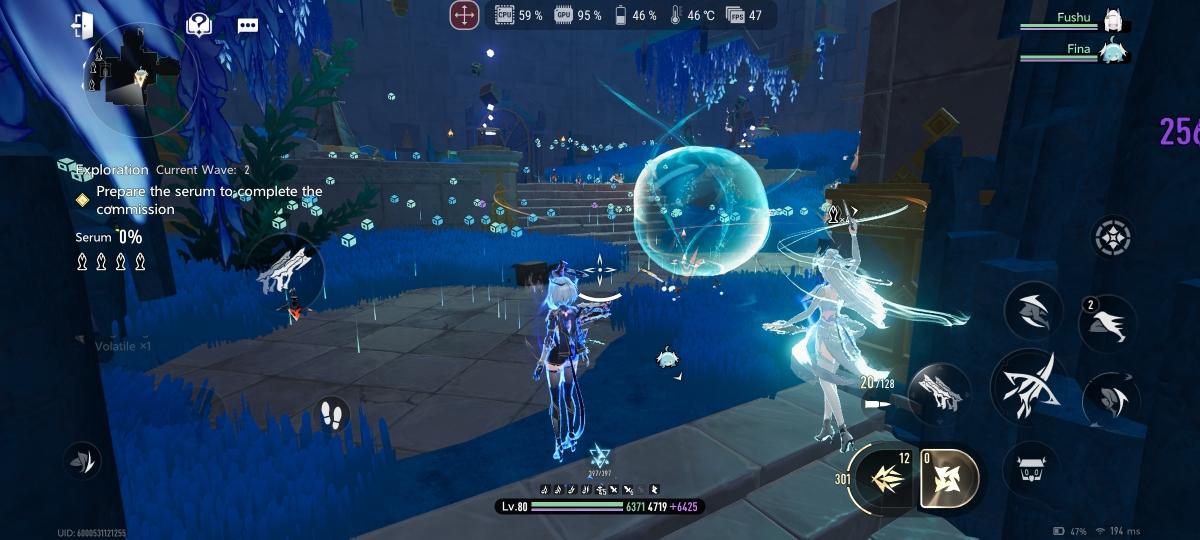This screenshot has height=540, width=1200.
Task: Activate the segmented circle target button
Action: pos(1112,237)
